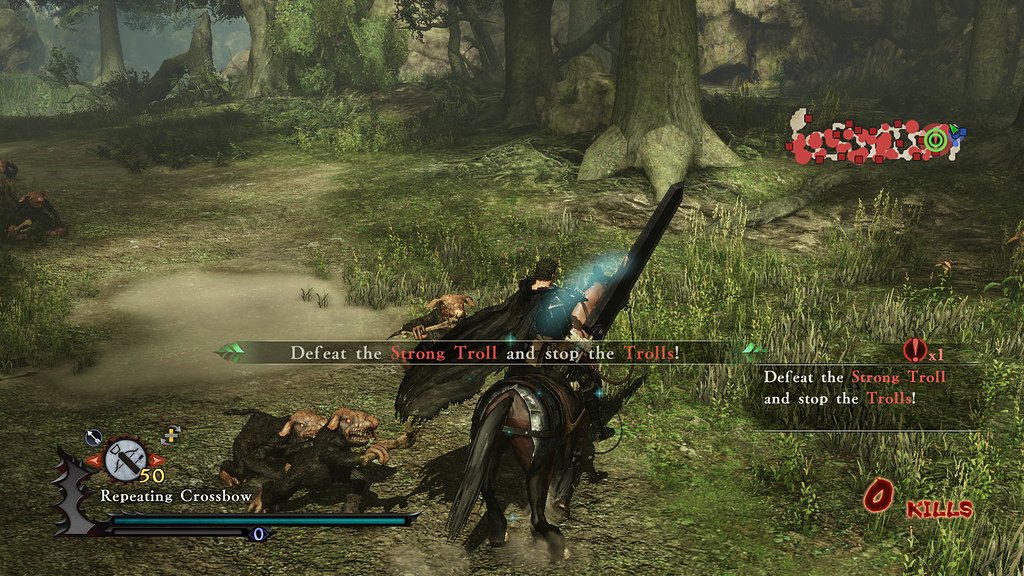Click the center objective announcement banner
Image resolution: width=1024 pixels, height=576 pixels.
tap(485, 353)
